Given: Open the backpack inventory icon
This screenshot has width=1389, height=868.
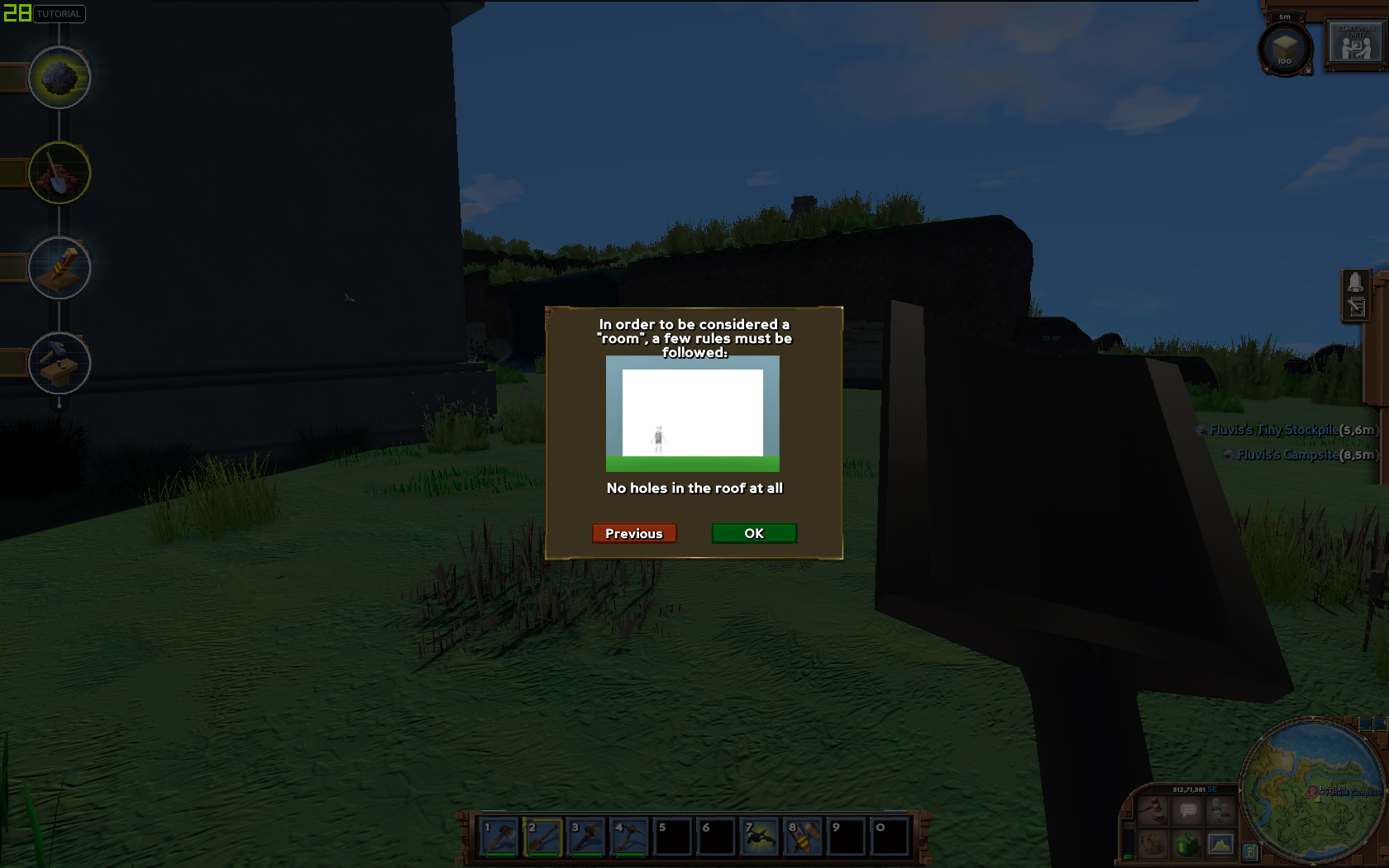Looking at the screenshot, I should tap(1152, 844).
